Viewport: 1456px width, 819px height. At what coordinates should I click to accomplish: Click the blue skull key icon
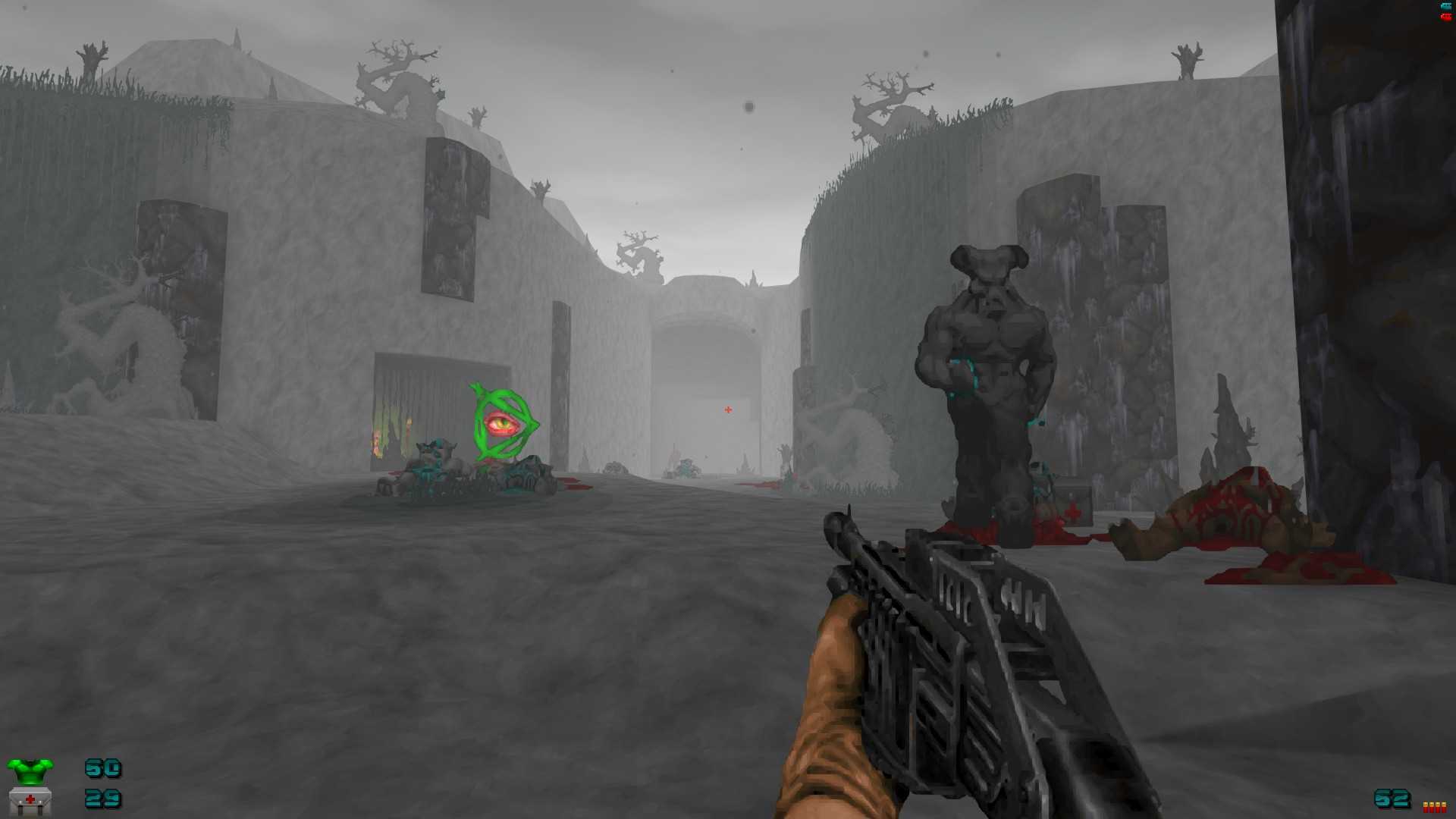coord(1445,6)
